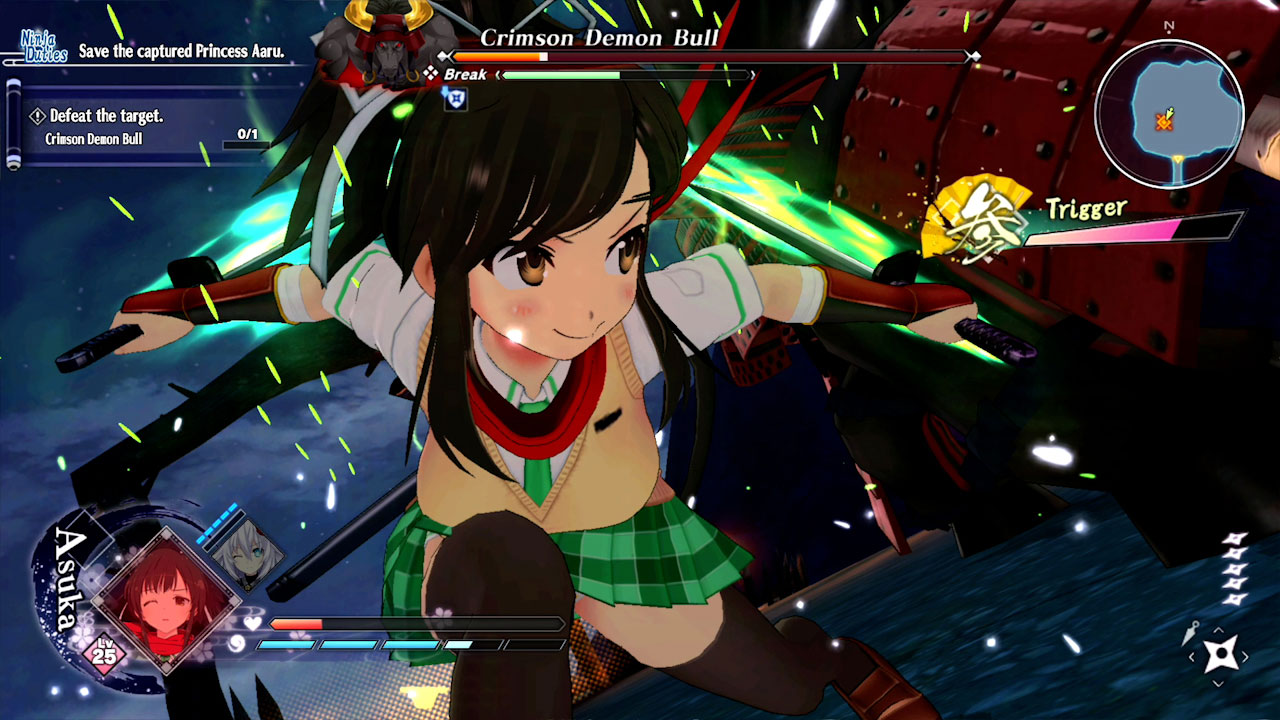This screenshot has width=1280, height=720.
Task: Click the yin swirl icon below the heart
Action: click(x=237, y=644)
